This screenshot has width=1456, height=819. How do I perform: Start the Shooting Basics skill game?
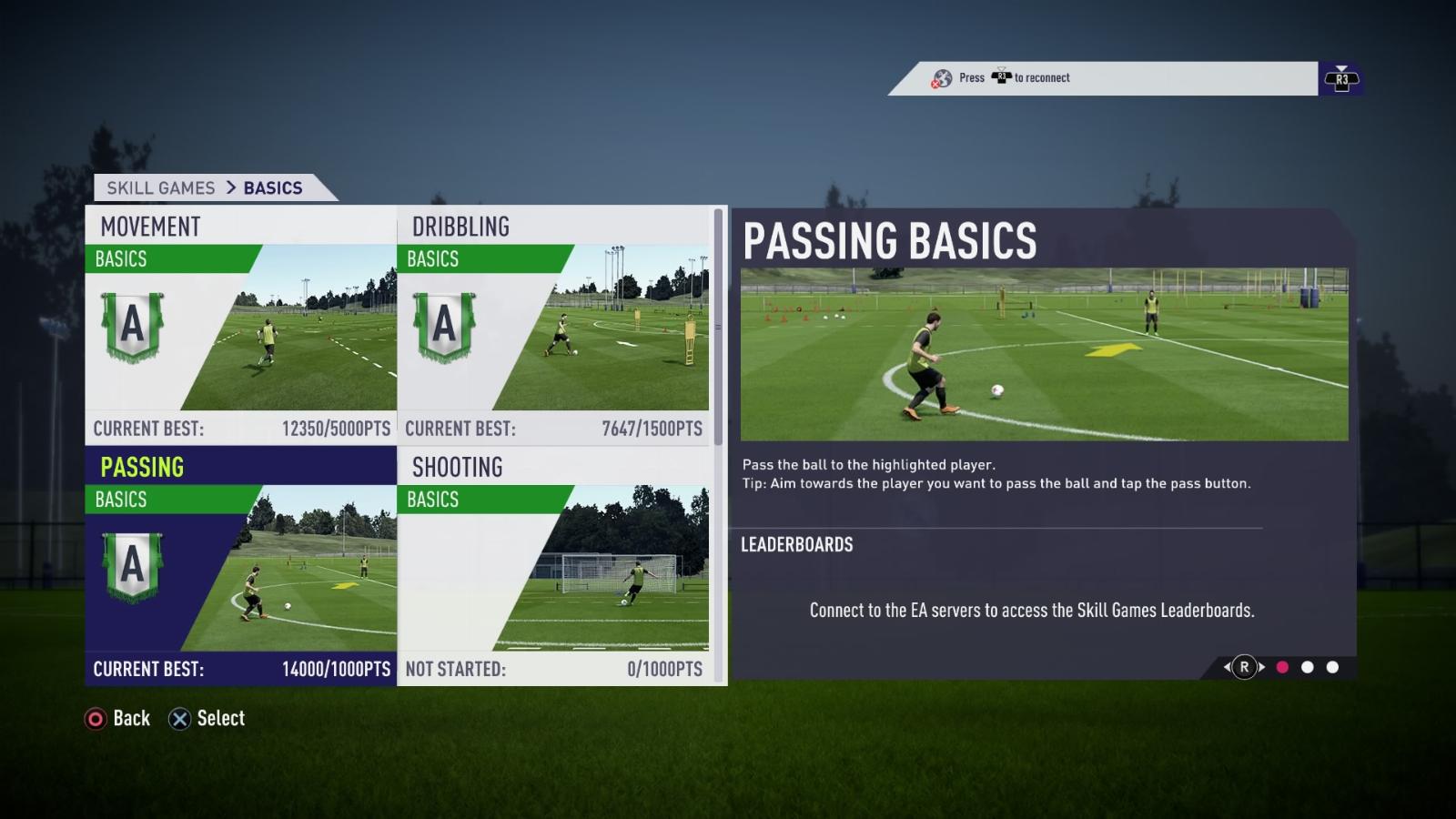click(553, 565)
